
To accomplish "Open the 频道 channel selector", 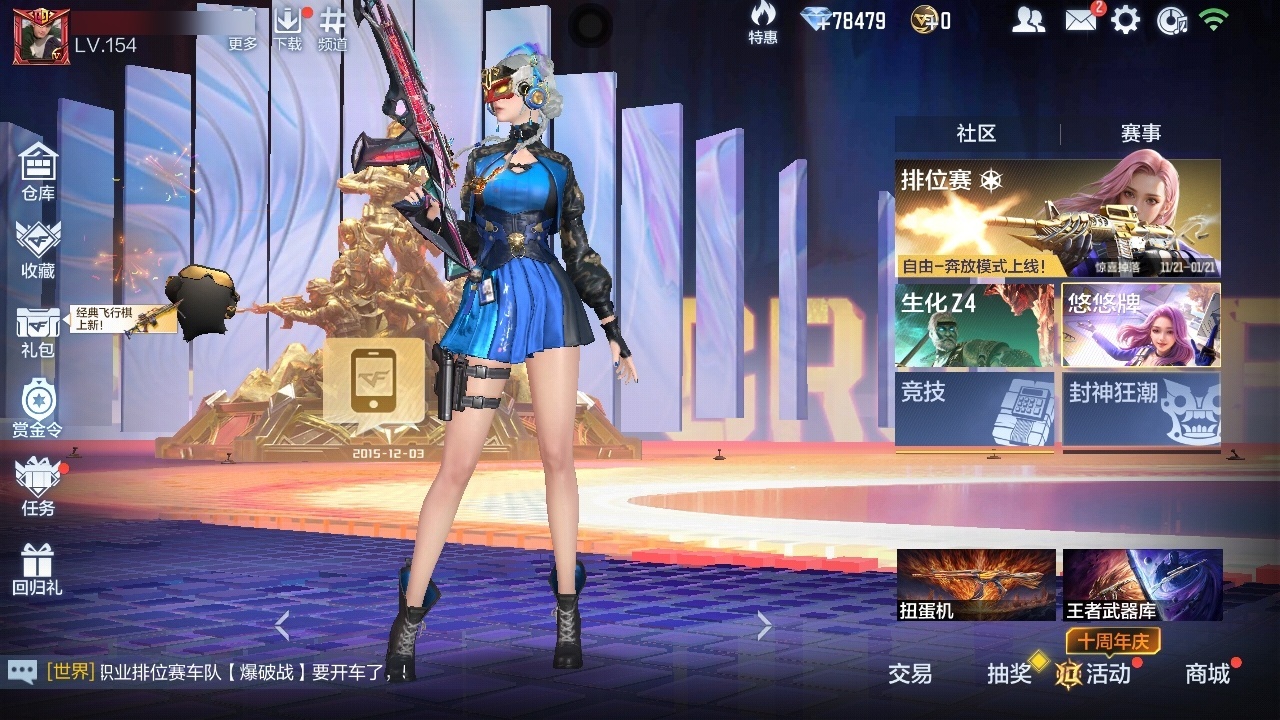I will click(332, 28).
